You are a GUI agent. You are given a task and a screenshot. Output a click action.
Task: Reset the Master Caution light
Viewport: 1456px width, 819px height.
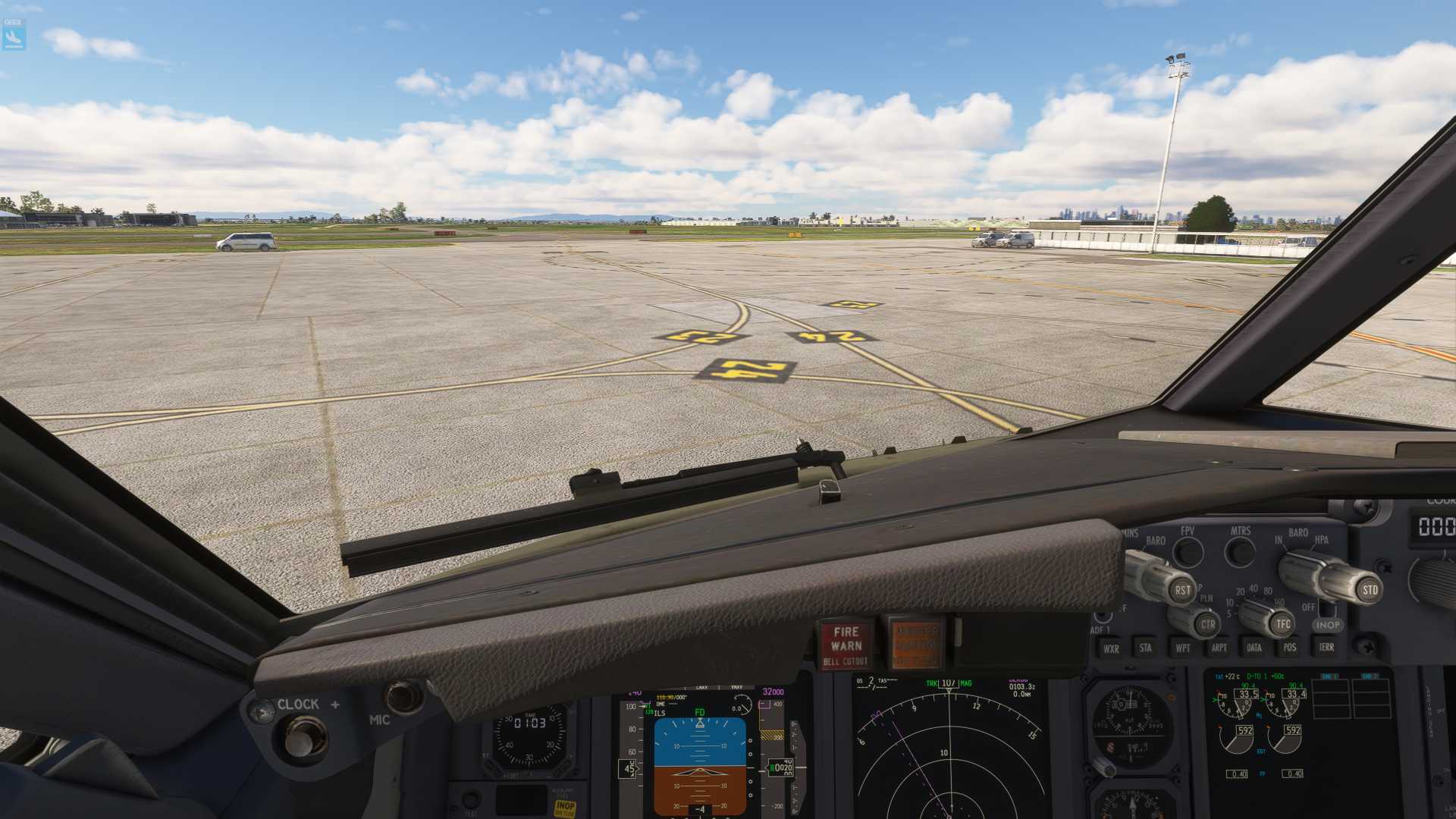click(916, 645)
